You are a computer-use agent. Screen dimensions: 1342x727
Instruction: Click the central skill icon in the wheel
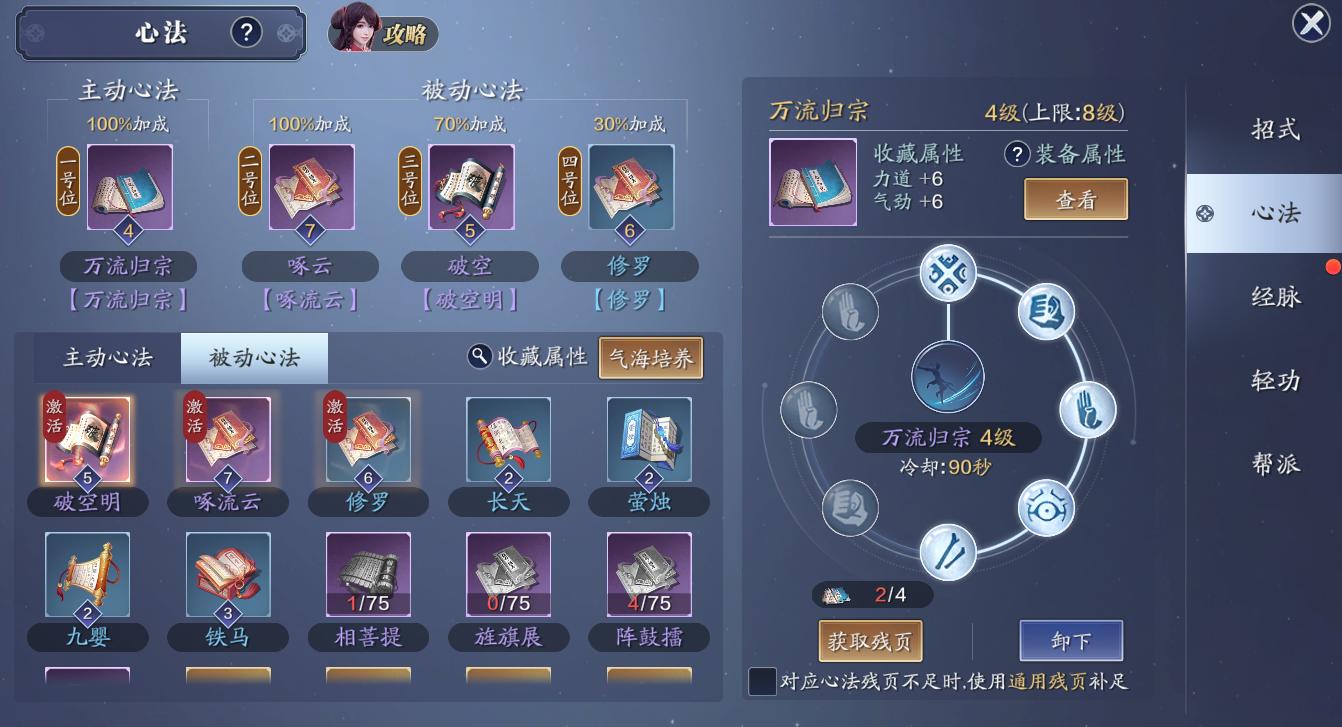[x=945, y=377]
